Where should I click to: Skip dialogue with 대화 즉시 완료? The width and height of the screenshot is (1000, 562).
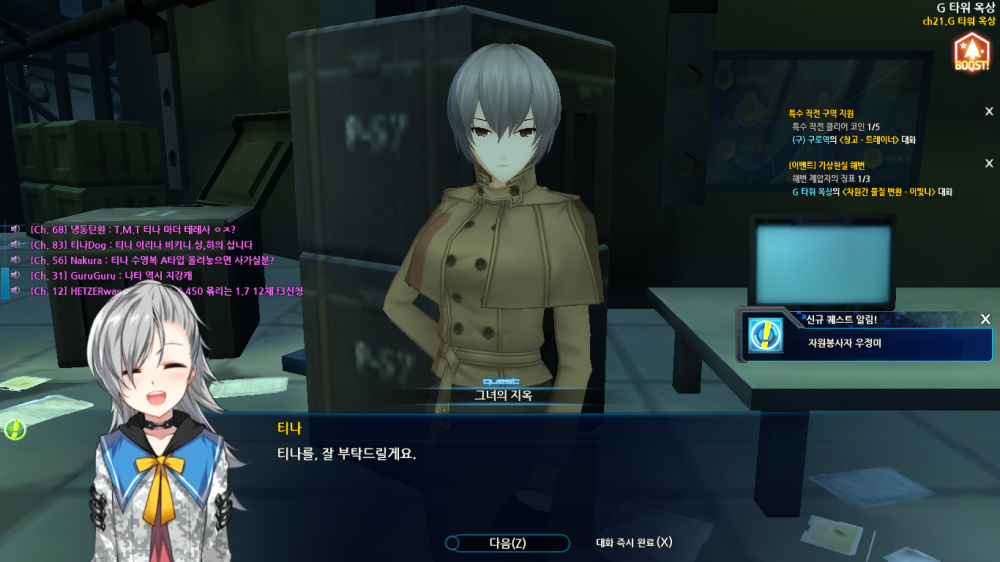coord(634,543)
